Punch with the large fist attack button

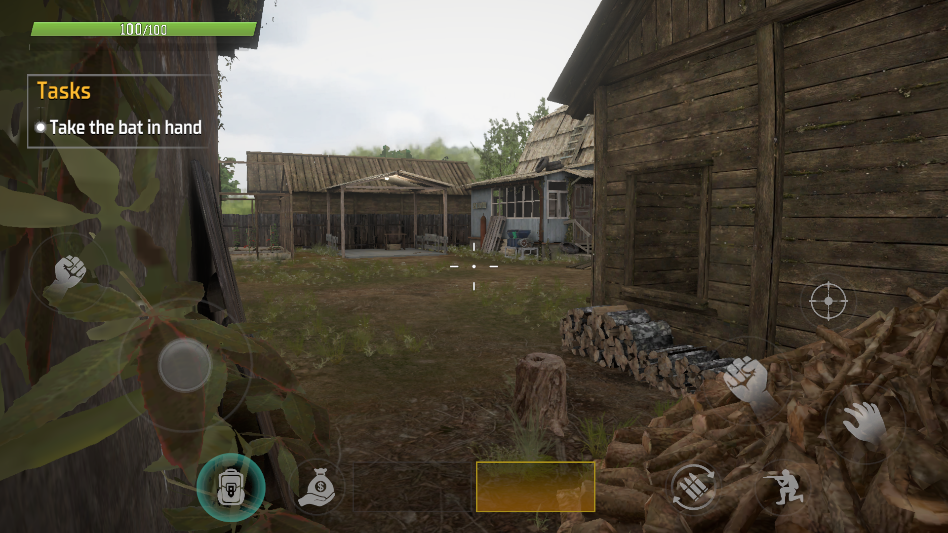click(745, 380)
